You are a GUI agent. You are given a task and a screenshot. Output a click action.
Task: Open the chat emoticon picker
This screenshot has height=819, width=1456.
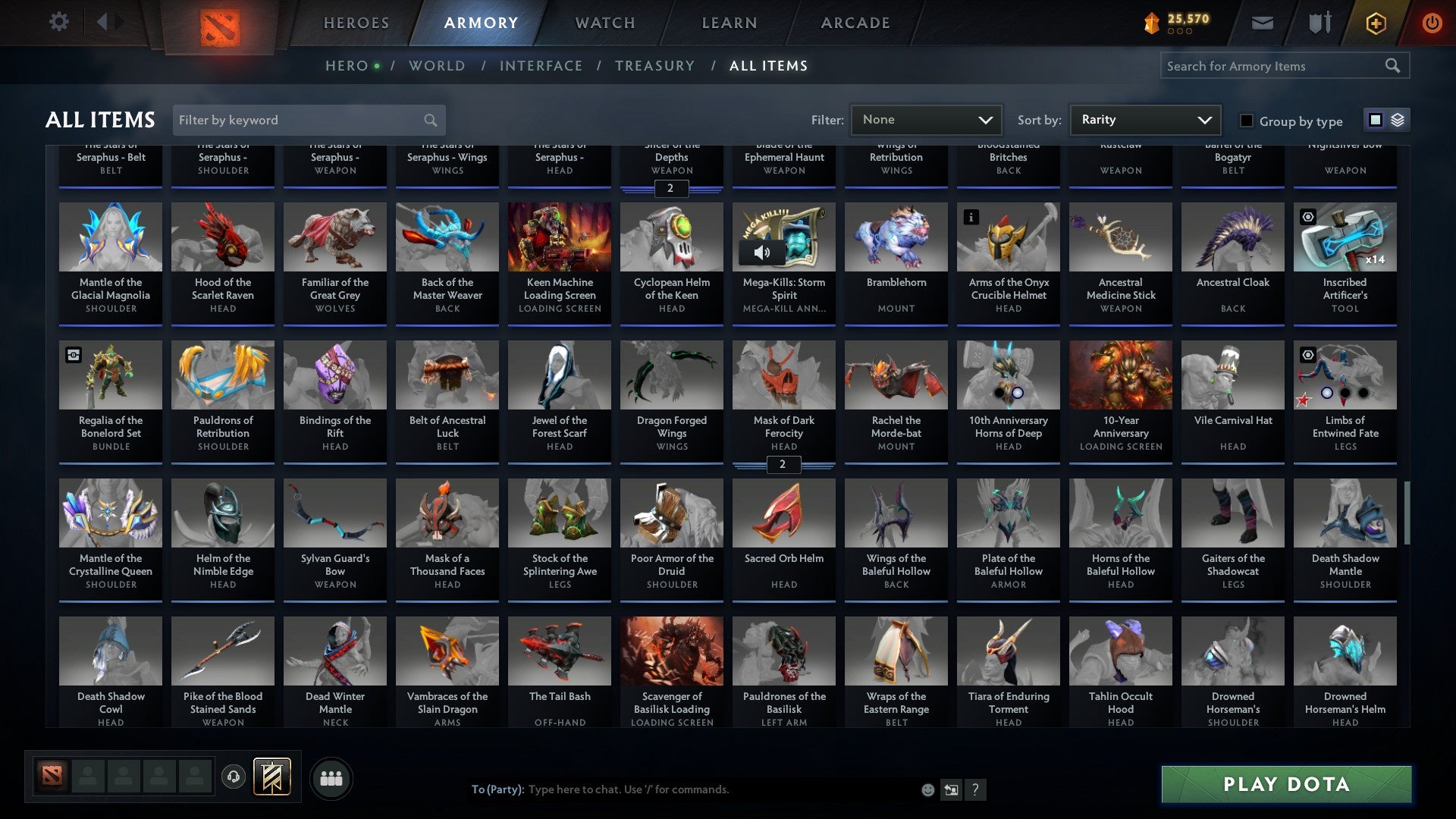click(927, 789)
